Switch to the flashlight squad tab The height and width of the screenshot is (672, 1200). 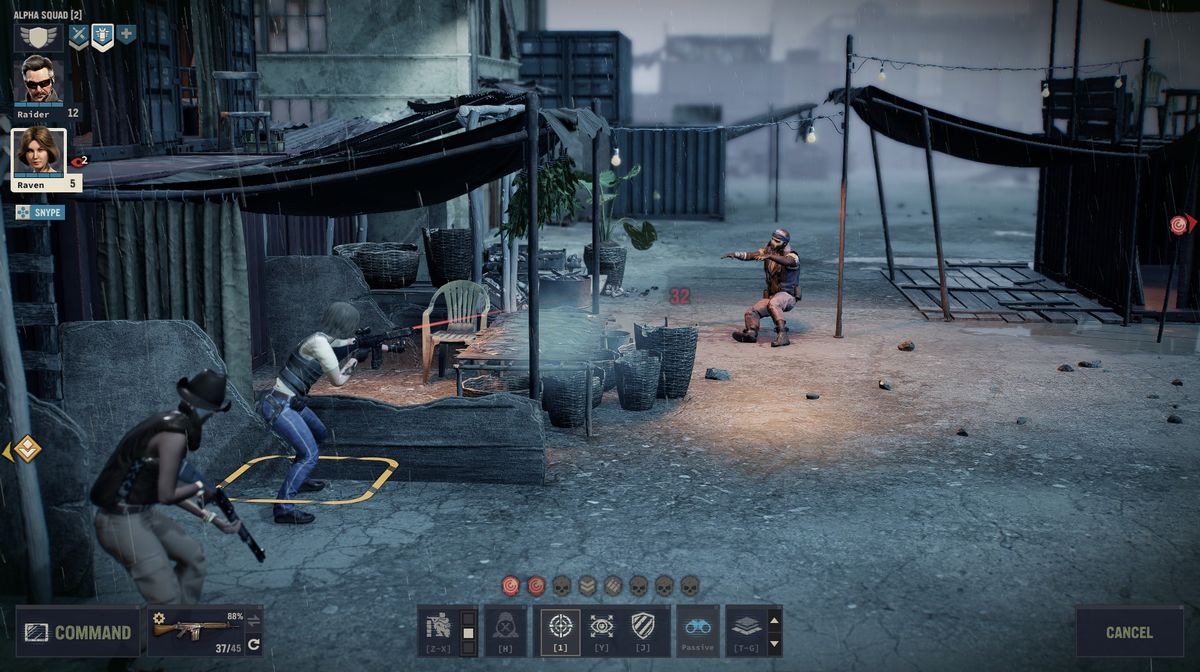click(102, 36)
